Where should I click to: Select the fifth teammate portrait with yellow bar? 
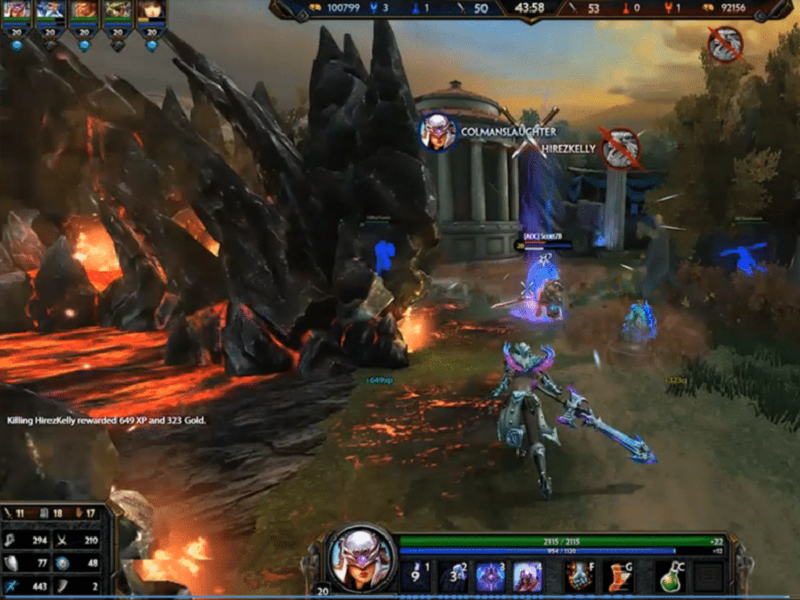point(151,11)
